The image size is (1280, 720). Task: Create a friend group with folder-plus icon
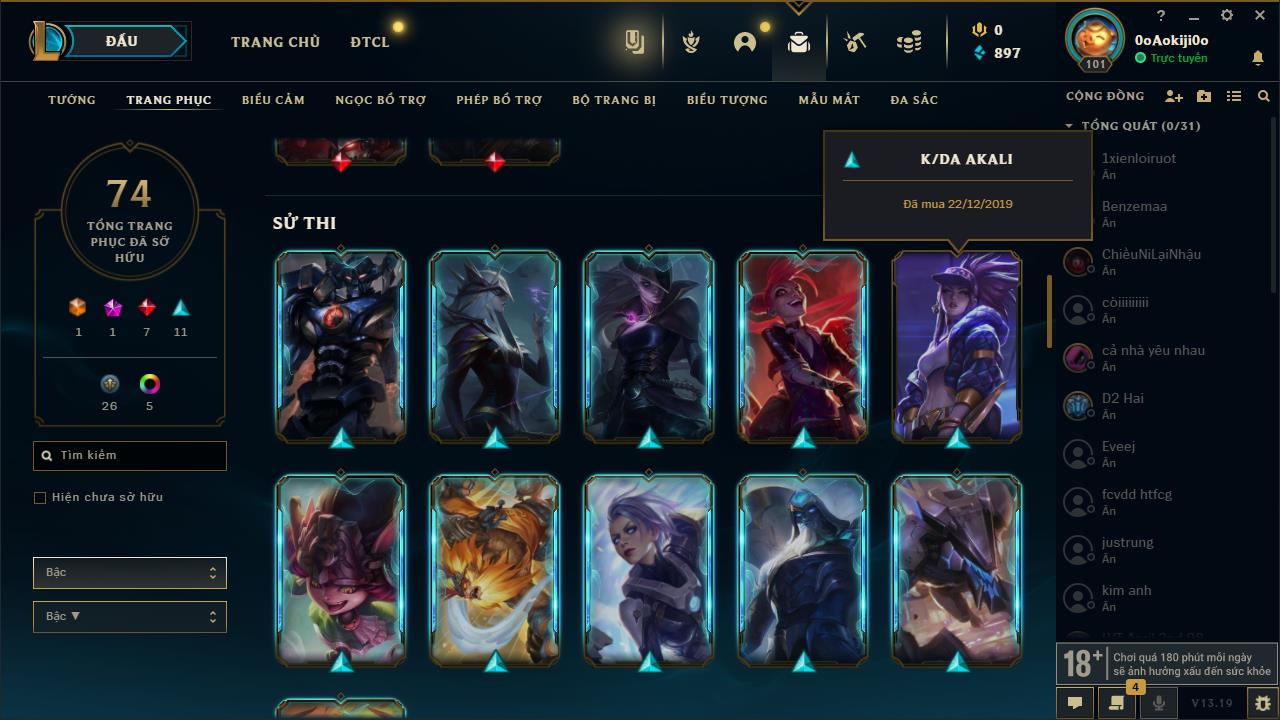tap(1204, 96)
